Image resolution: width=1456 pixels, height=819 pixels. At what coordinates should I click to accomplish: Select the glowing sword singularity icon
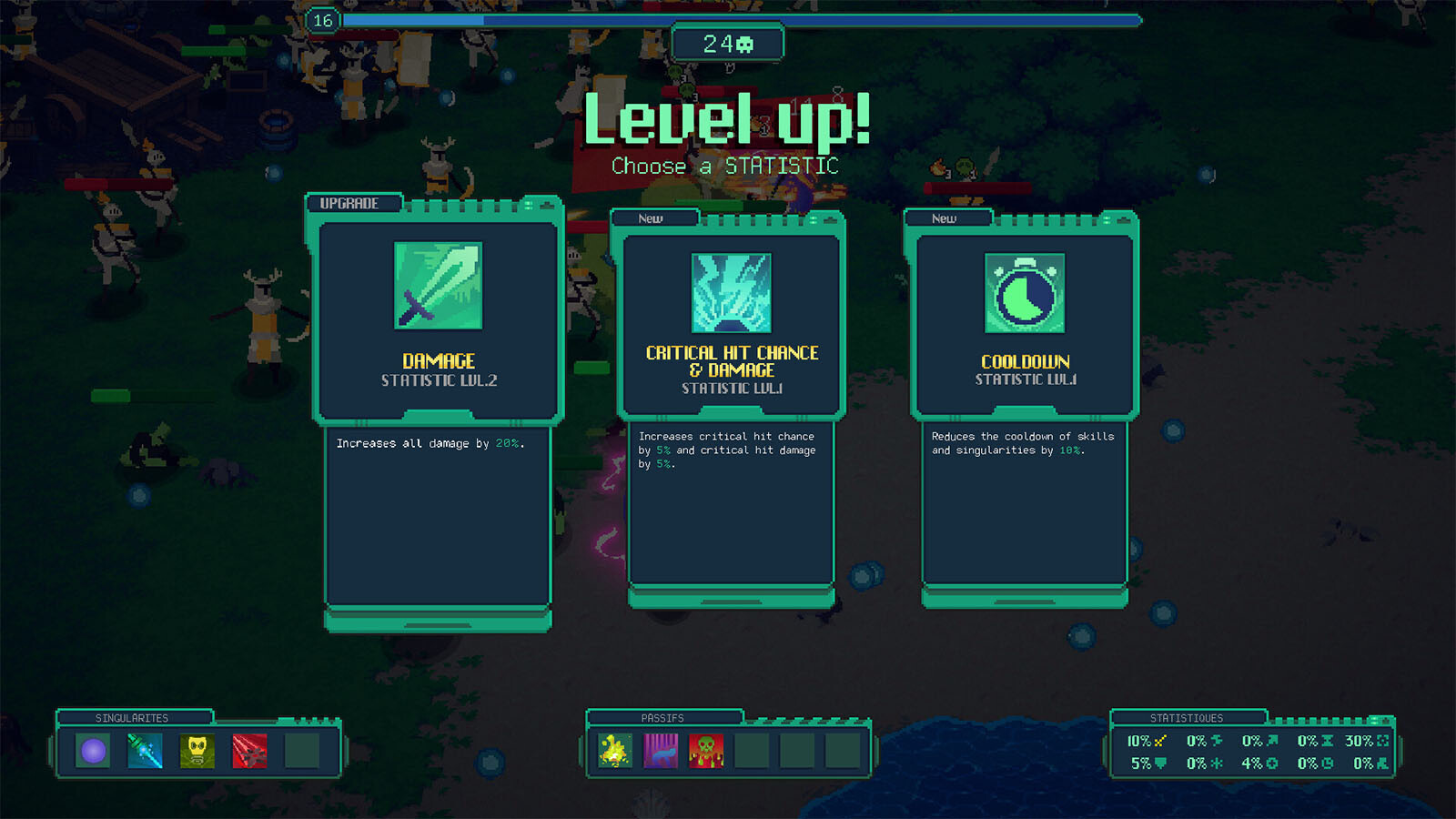(144, 752)
